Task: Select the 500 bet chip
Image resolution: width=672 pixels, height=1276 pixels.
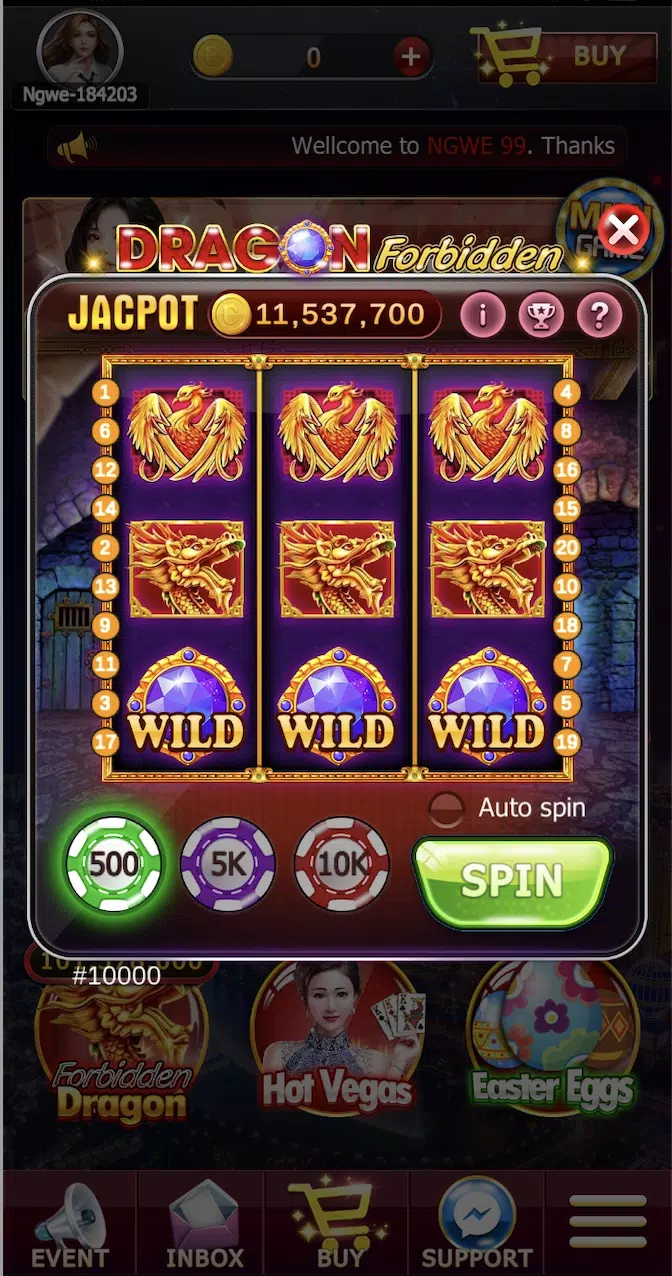Action: click(112, 864)
